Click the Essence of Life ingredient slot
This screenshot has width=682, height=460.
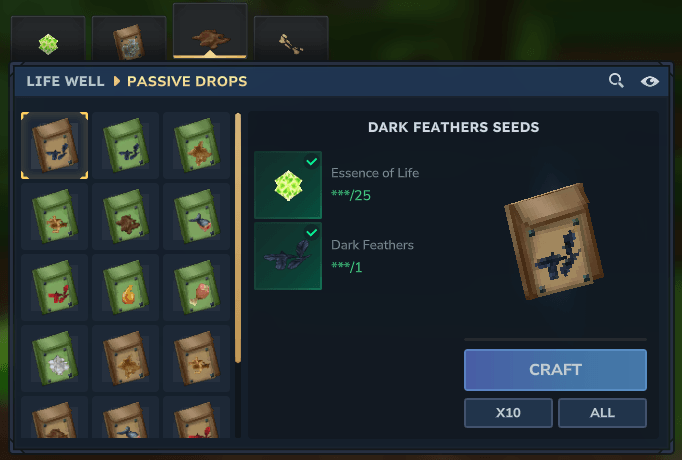coord(288,185)
